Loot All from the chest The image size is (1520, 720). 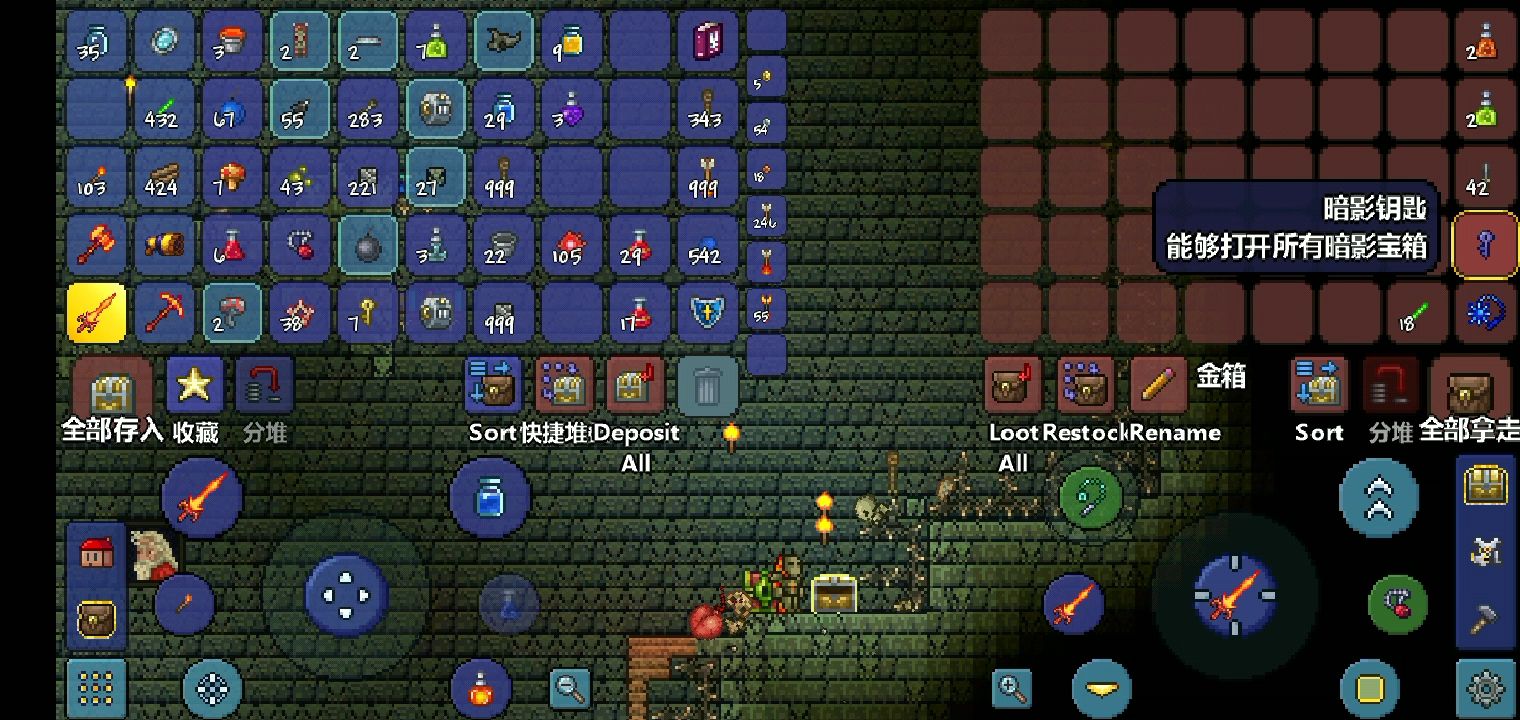tap(1013, 385)
